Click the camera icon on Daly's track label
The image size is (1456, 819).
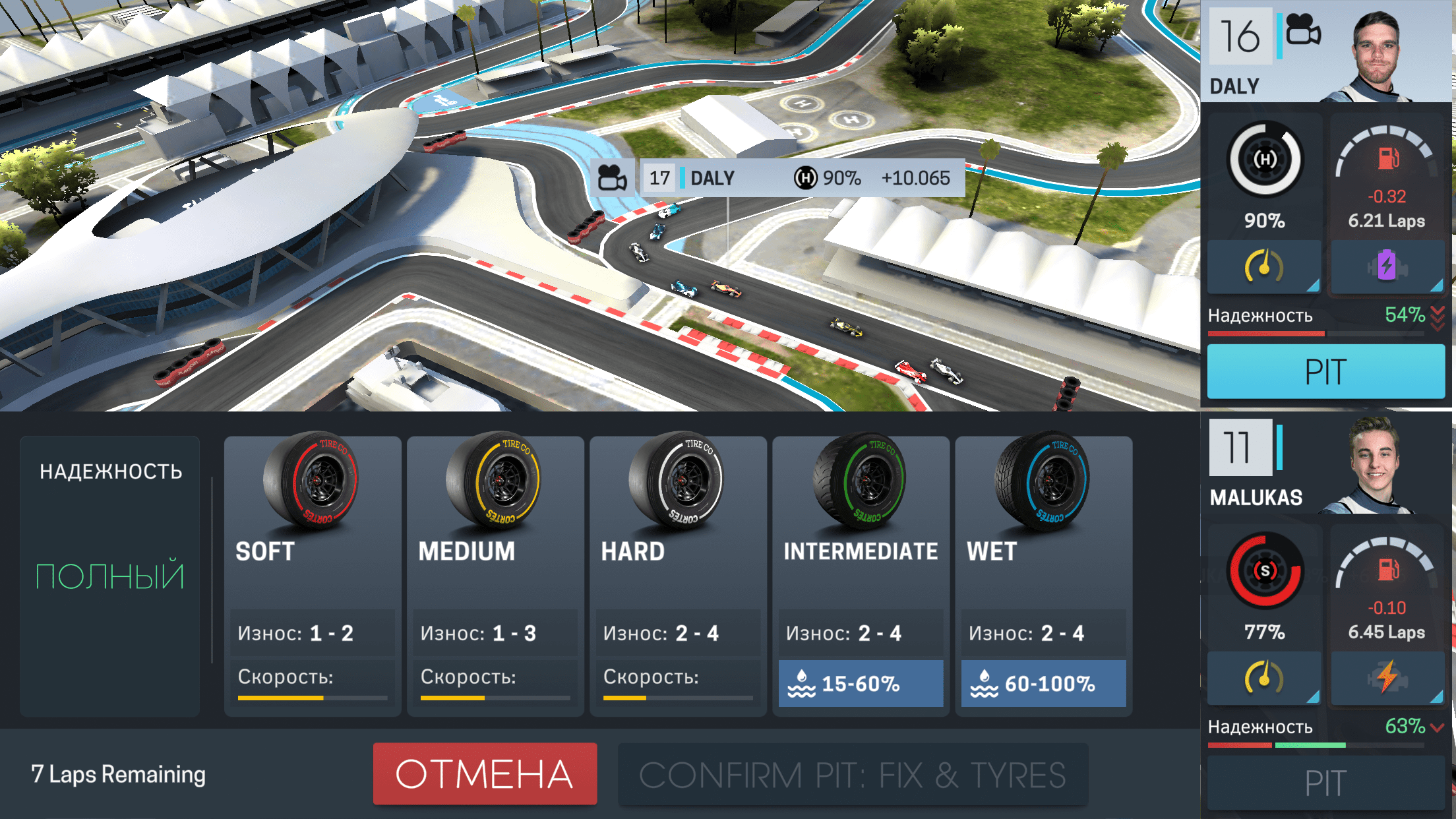pos(612,178)
